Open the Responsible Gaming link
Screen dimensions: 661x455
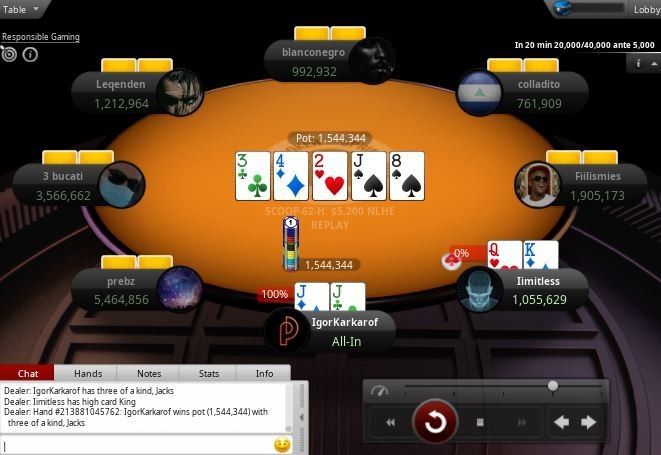tap(40, 37)
